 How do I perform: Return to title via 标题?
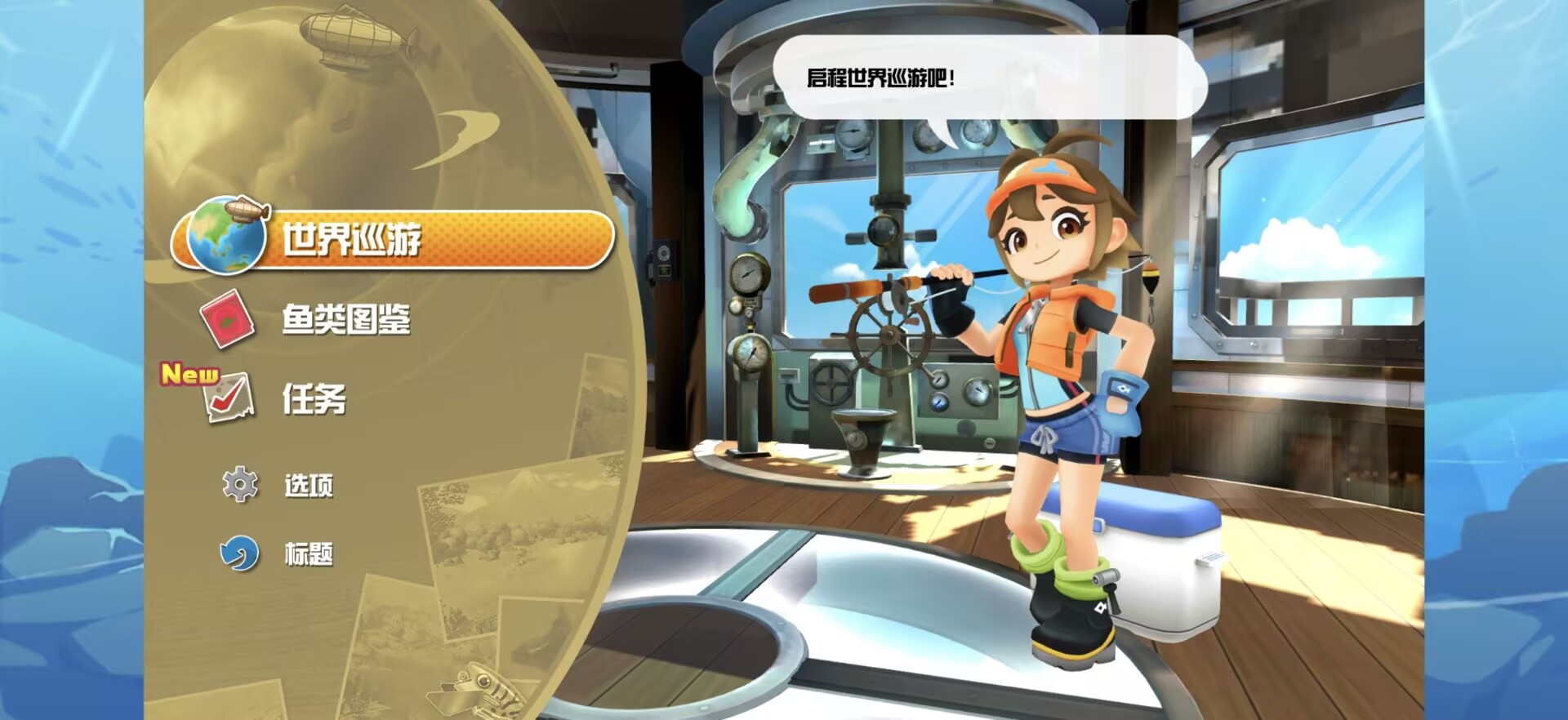pos(307,554)
